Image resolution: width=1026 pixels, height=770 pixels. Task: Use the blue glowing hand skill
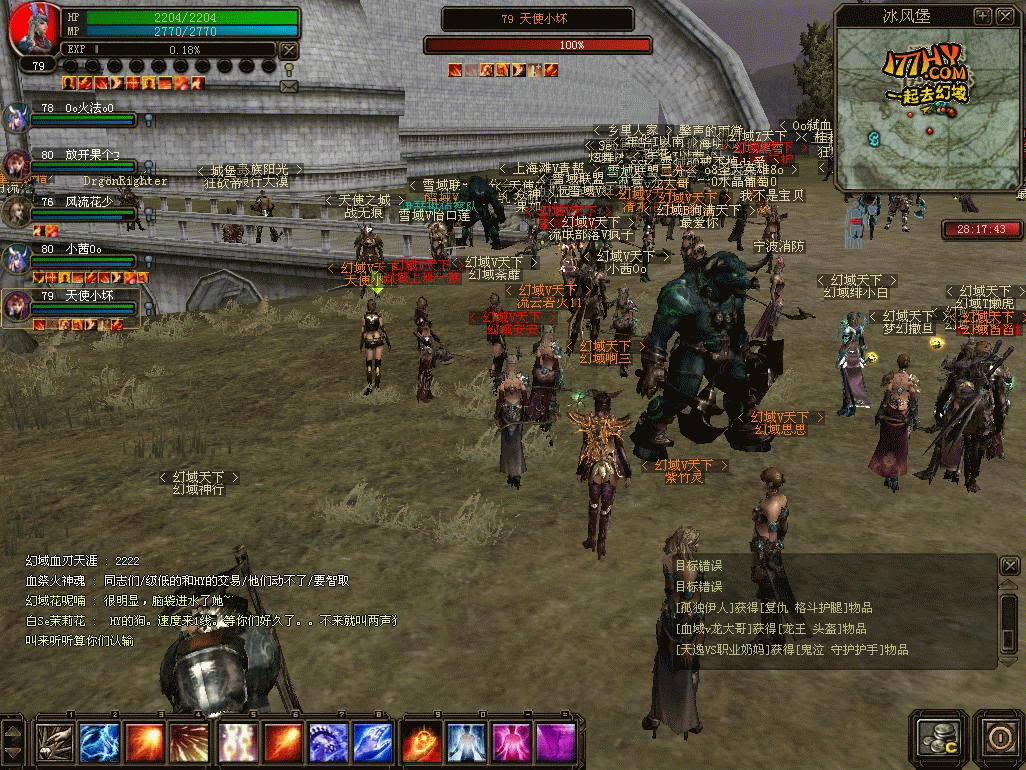click(x=371, y=742)
